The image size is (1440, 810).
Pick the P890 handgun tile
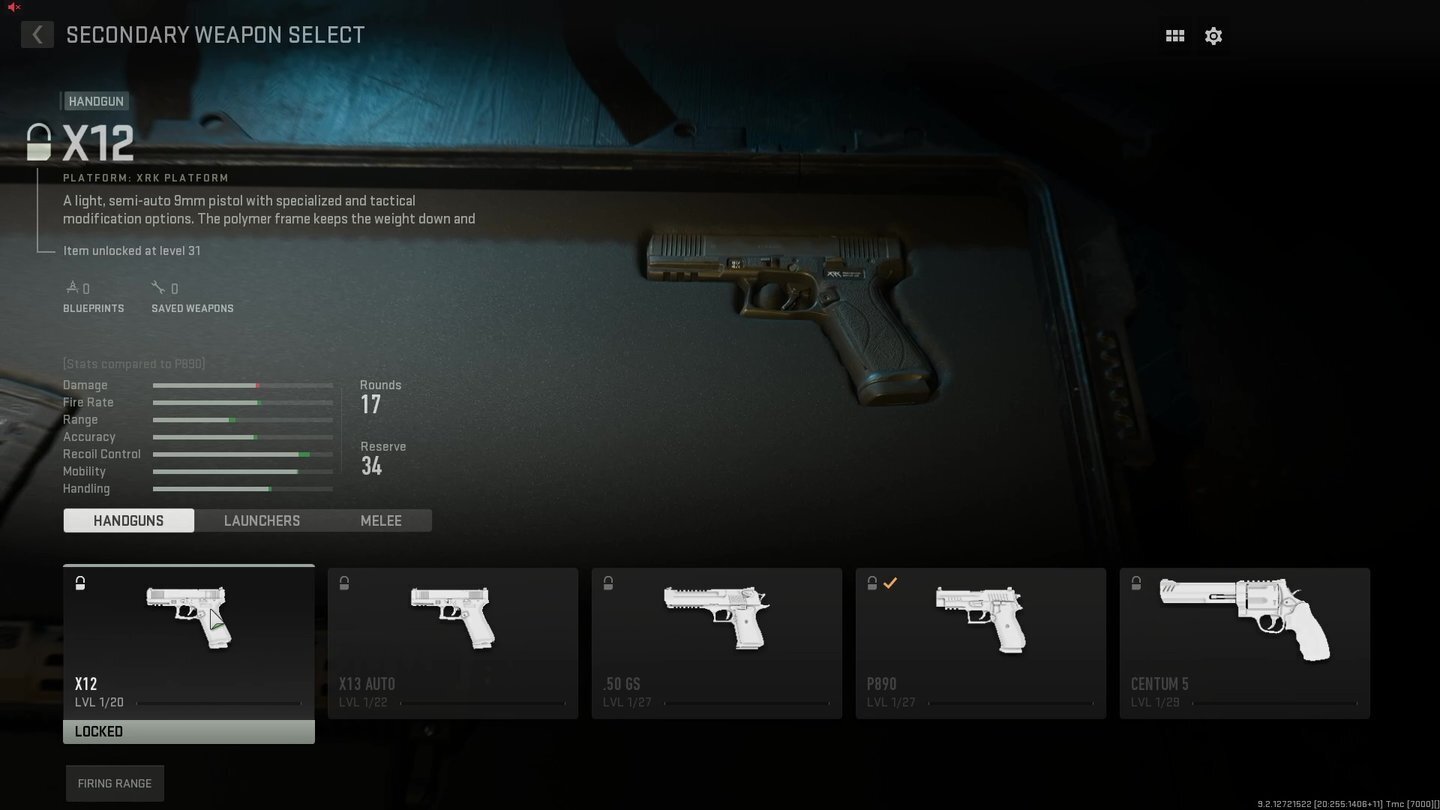pos(981,642)
